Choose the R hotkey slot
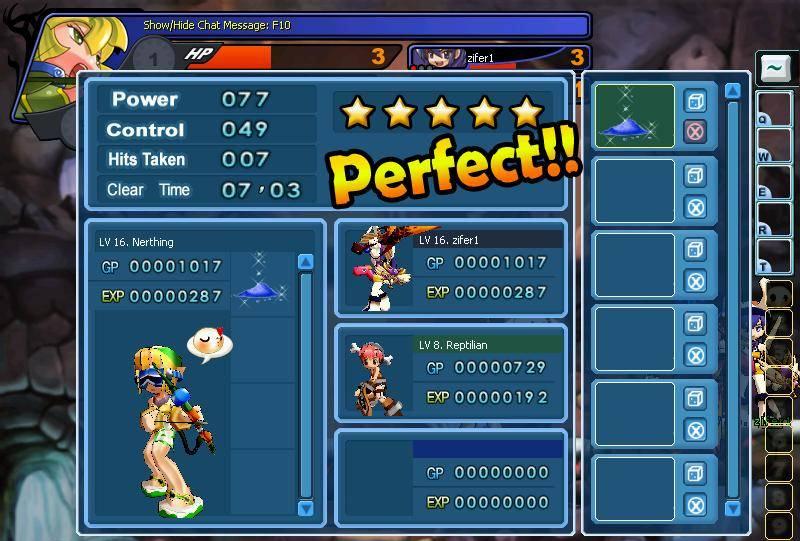Screen dimensions: 800x541 (773, 220)
